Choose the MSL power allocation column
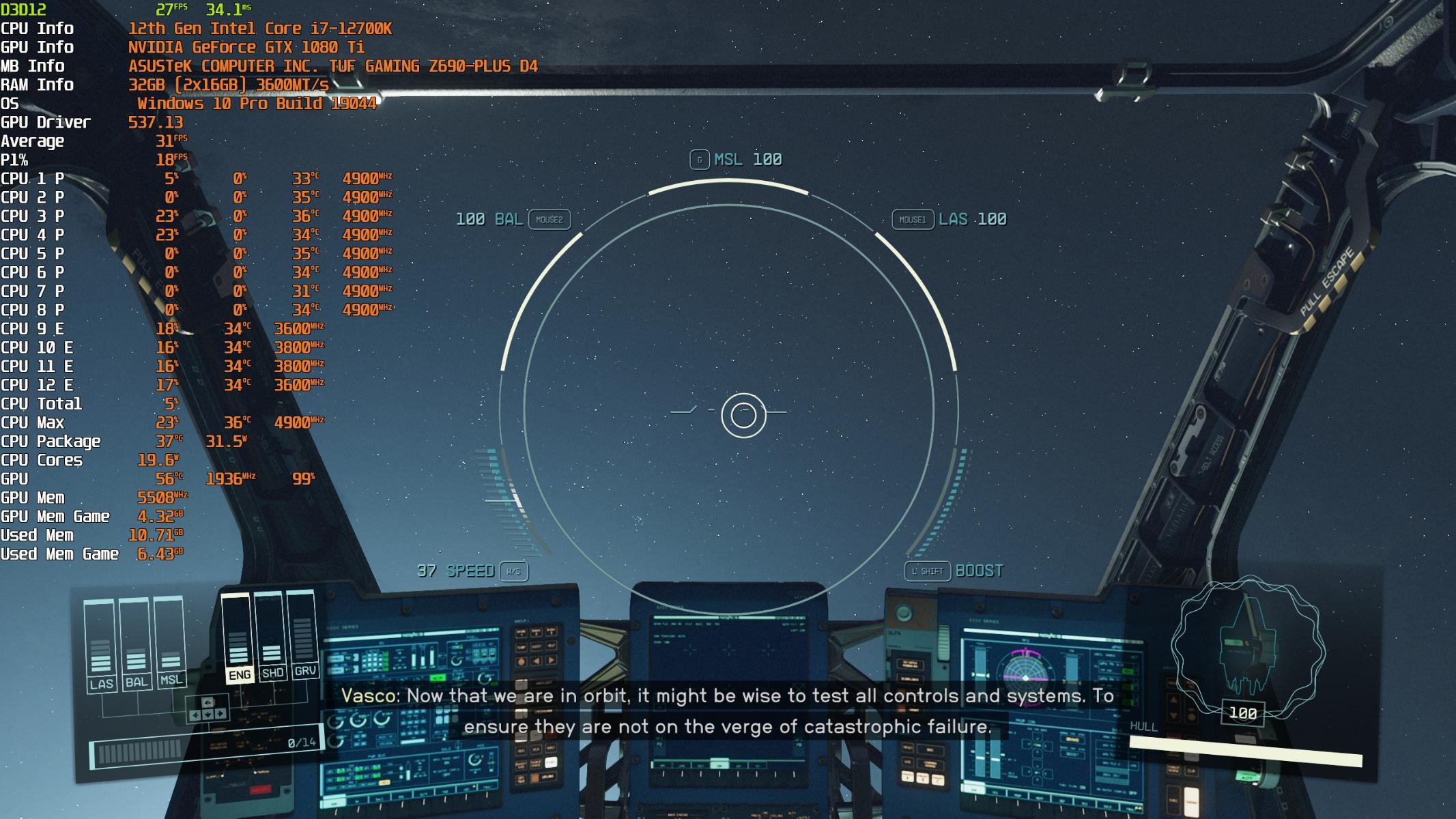1456x819 pixels. 171,642
